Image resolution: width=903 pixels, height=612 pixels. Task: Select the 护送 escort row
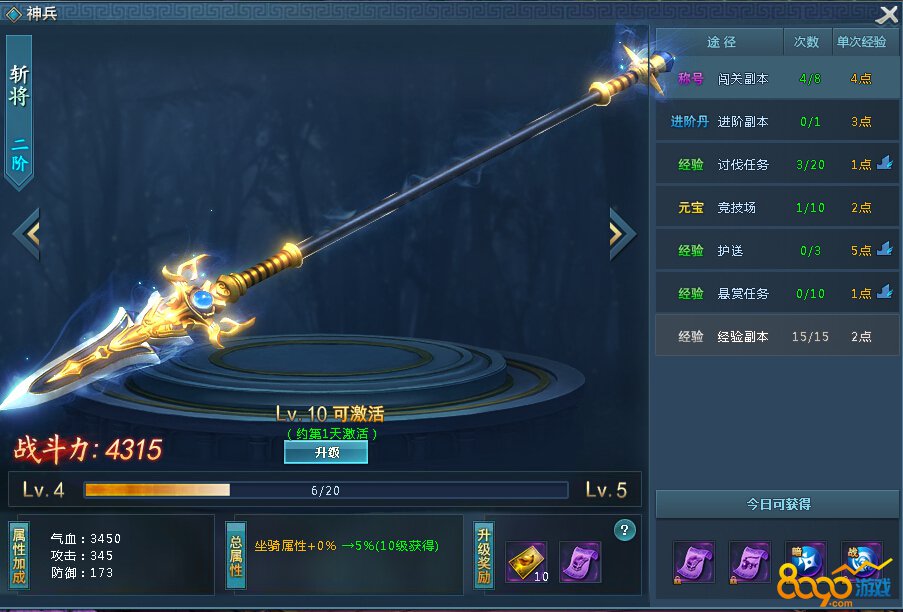[x=777, y=251]
